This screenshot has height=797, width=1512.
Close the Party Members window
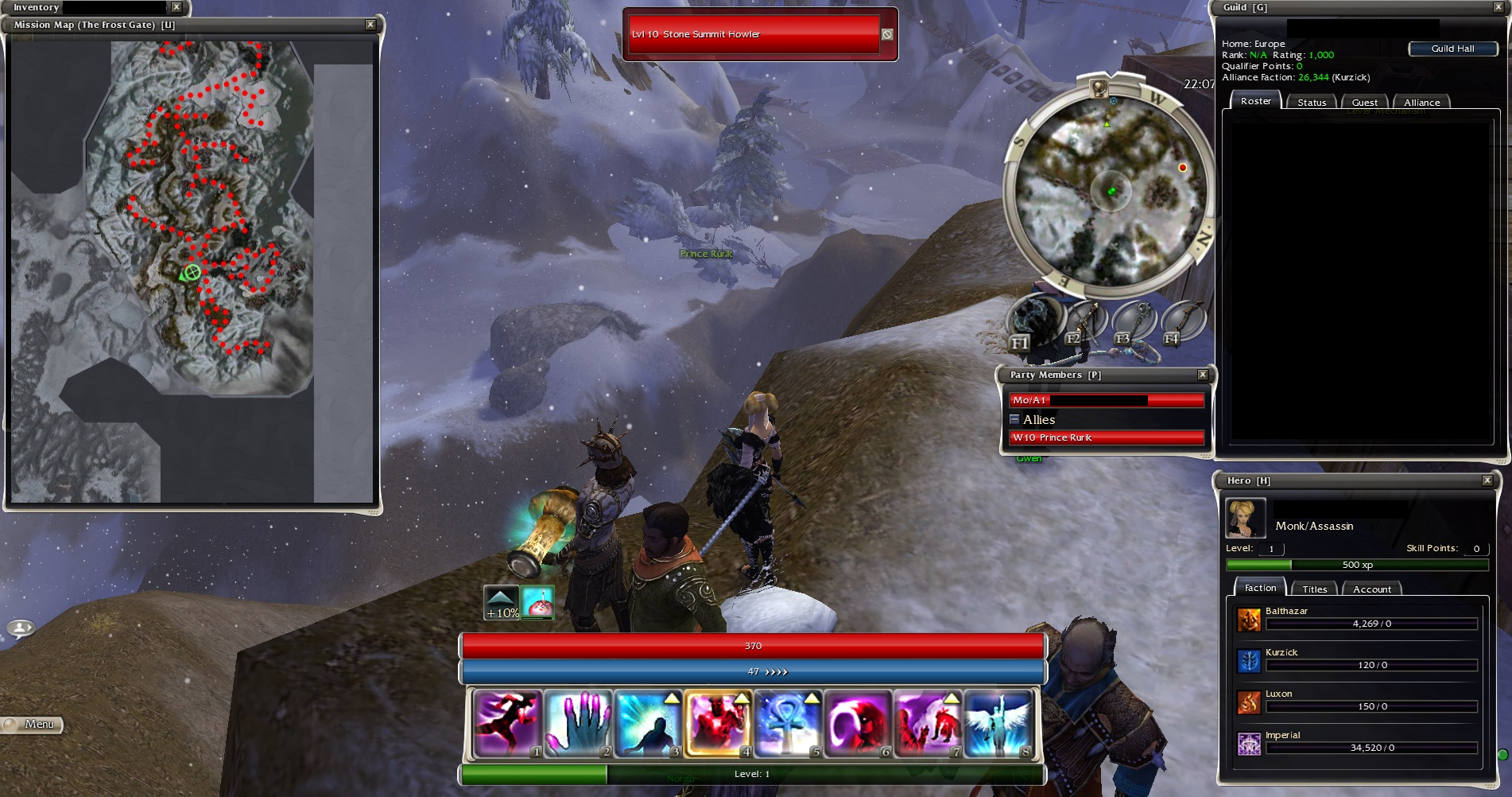click(x=1203, y=375)
